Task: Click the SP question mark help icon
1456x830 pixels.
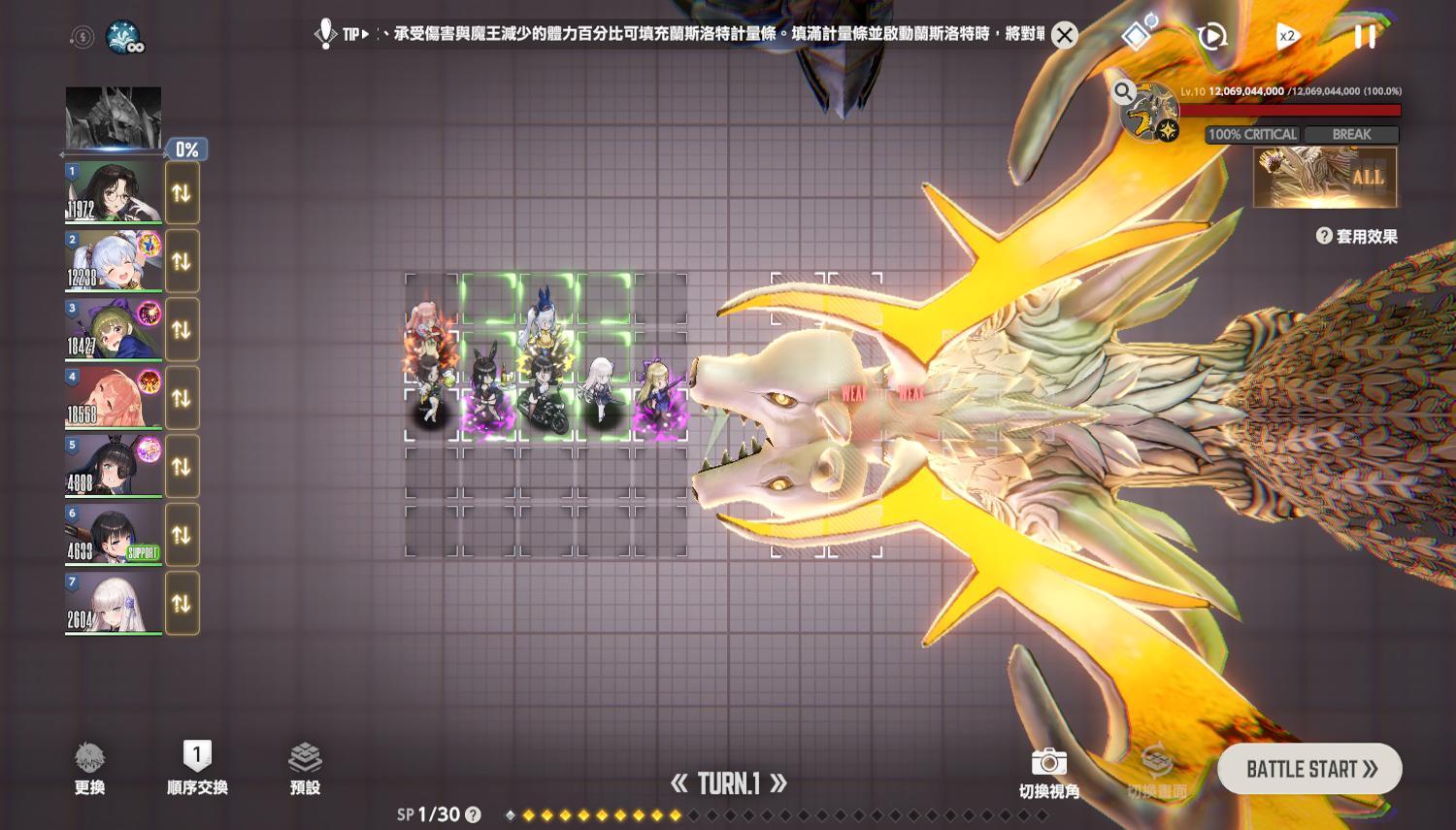Action: coord(474,815)
